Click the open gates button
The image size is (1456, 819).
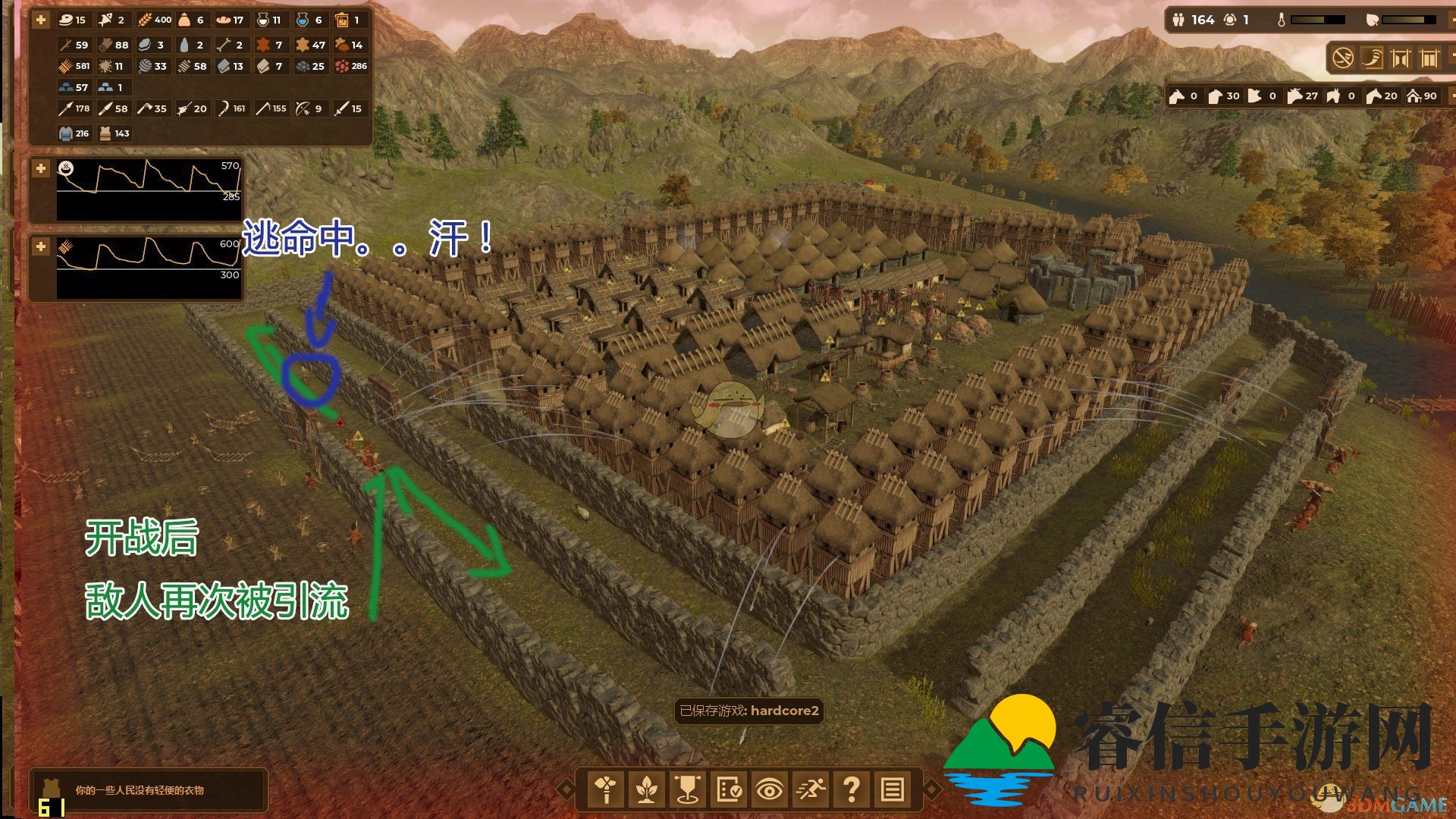[x=1401, y=58]
